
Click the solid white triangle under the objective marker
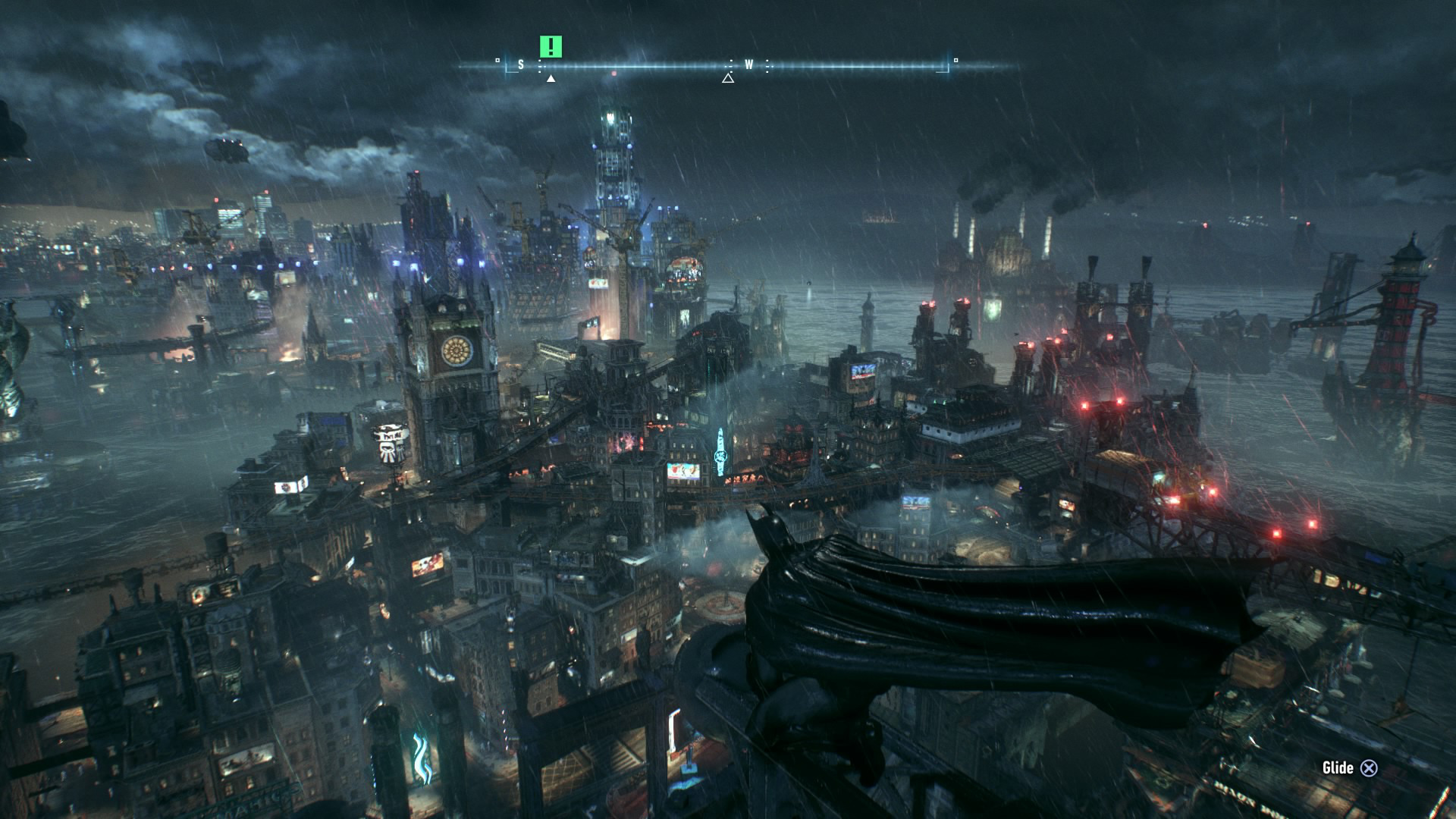551,78
